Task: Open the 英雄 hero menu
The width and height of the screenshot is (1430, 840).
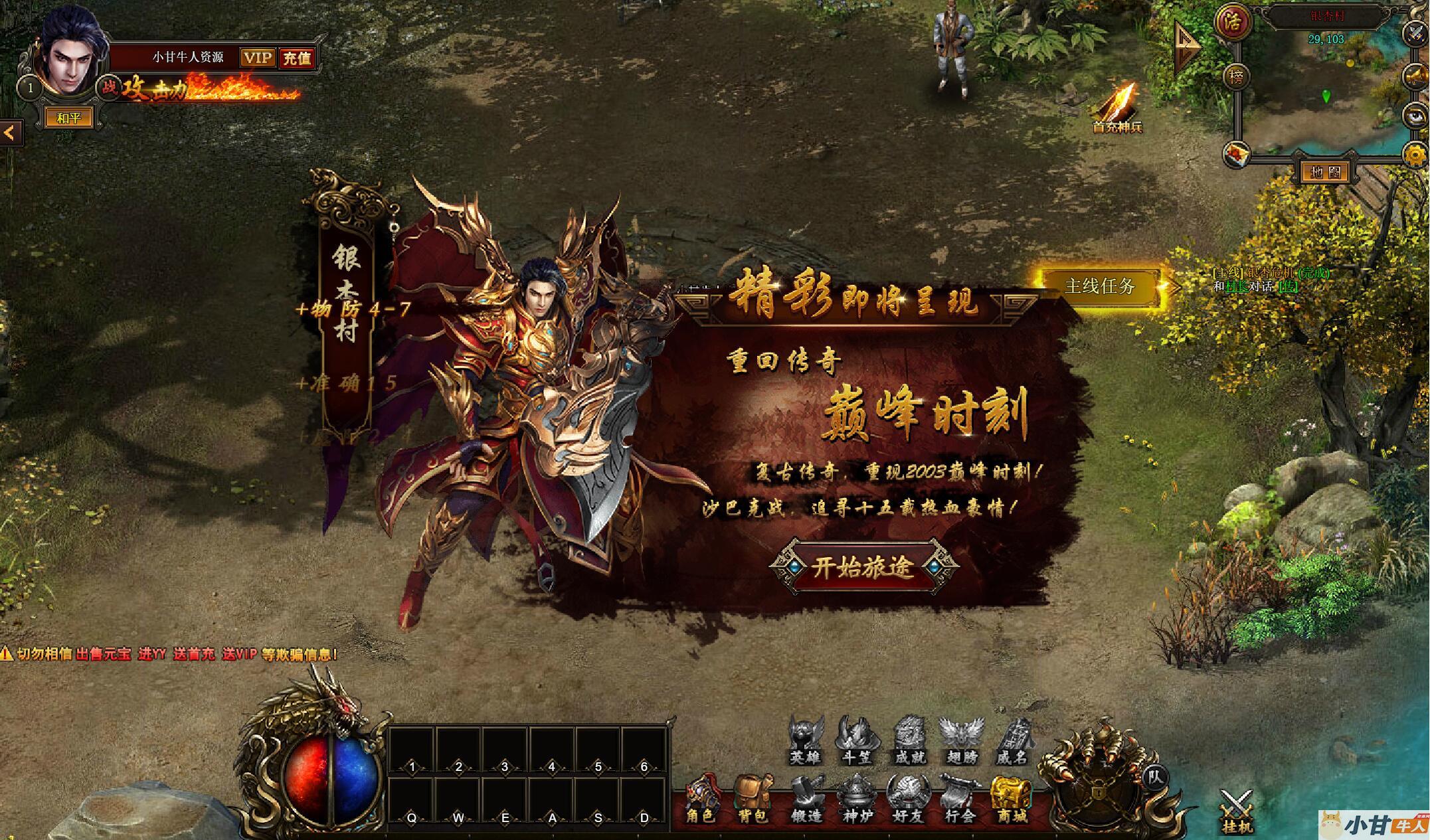Action: pyautogui.click(x=806, y=740)
